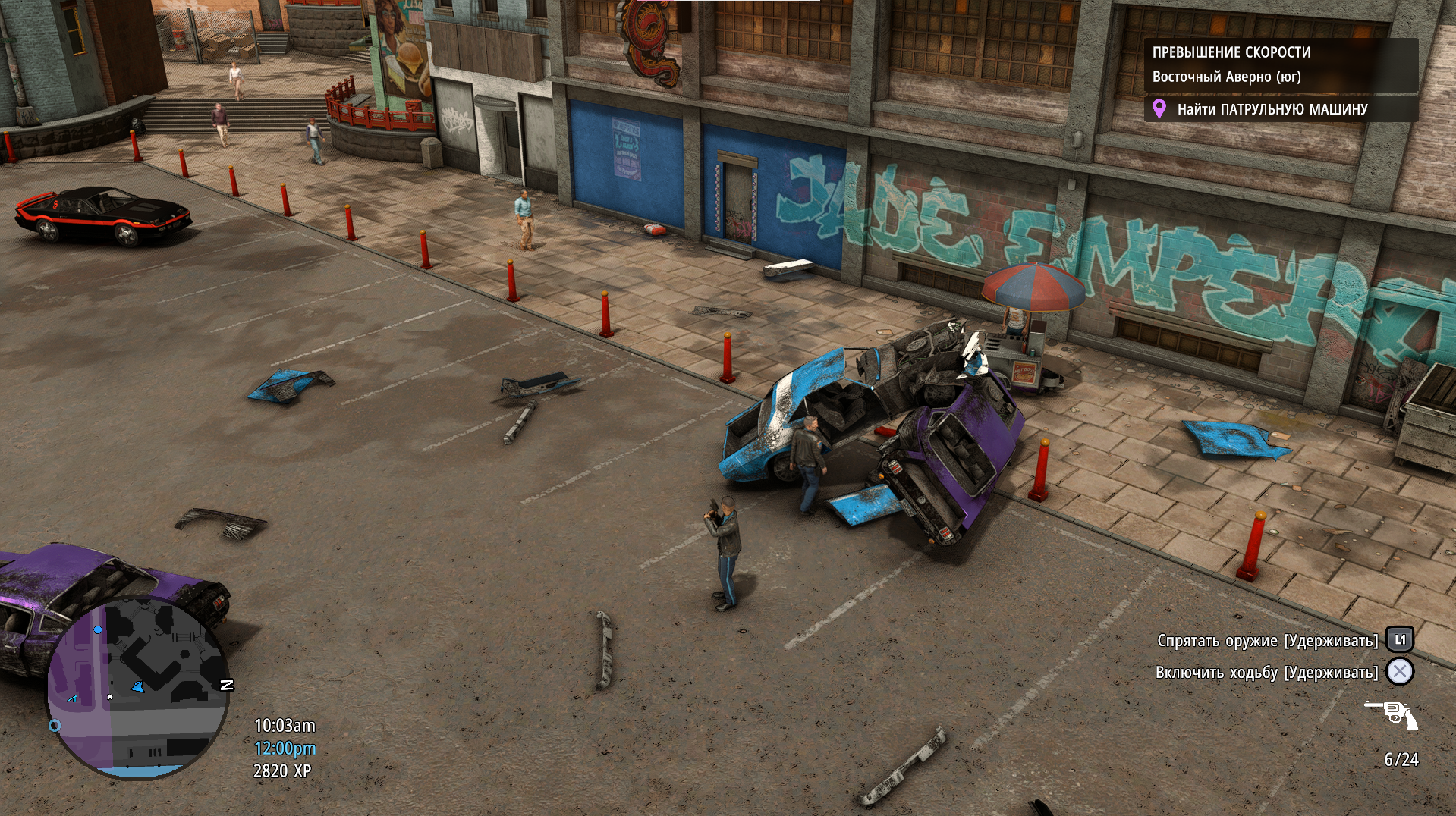Click the blue player arrow on minimap

point(138,687)
